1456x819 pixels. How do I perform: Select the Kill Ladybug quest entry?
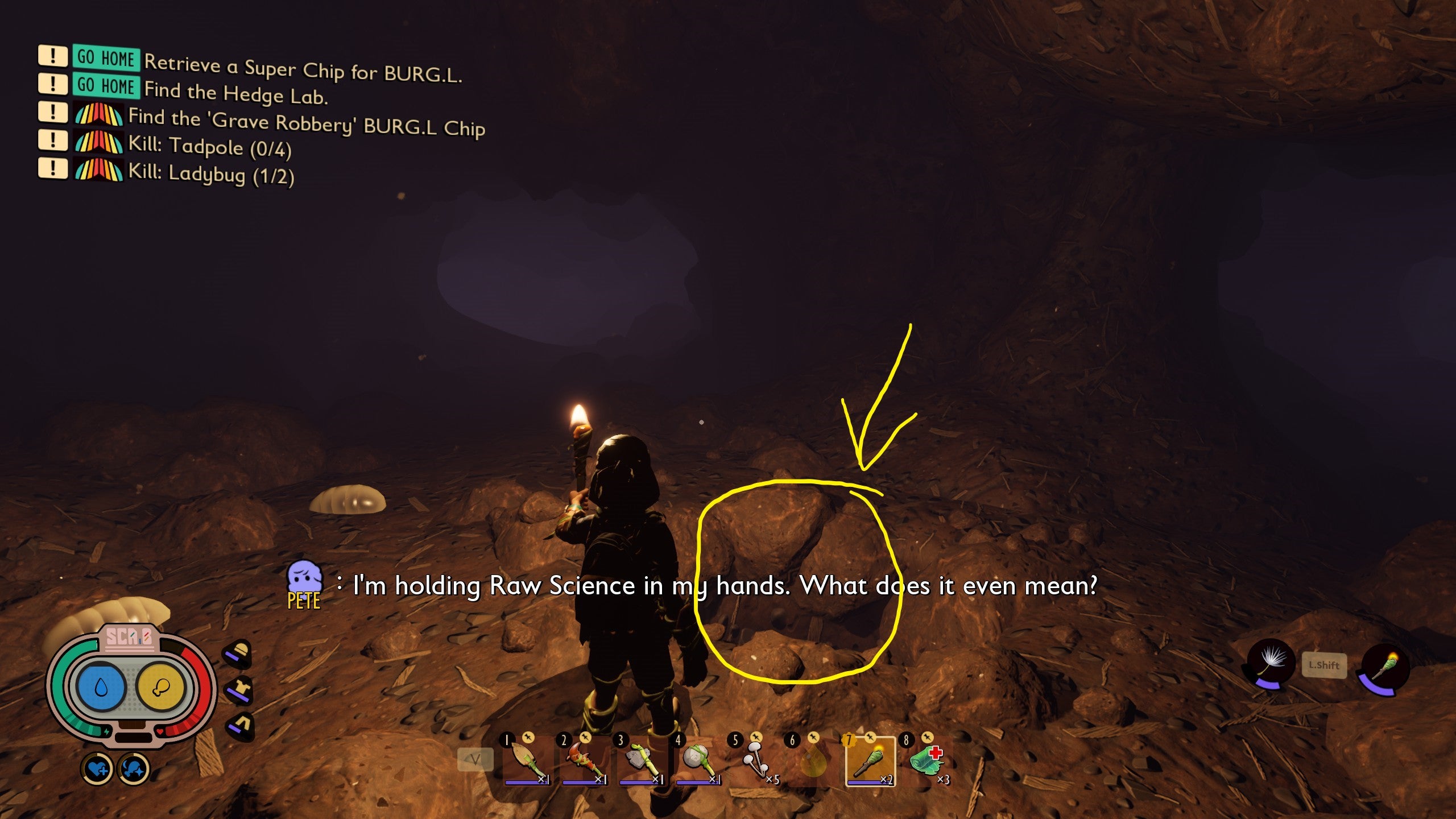211,173
